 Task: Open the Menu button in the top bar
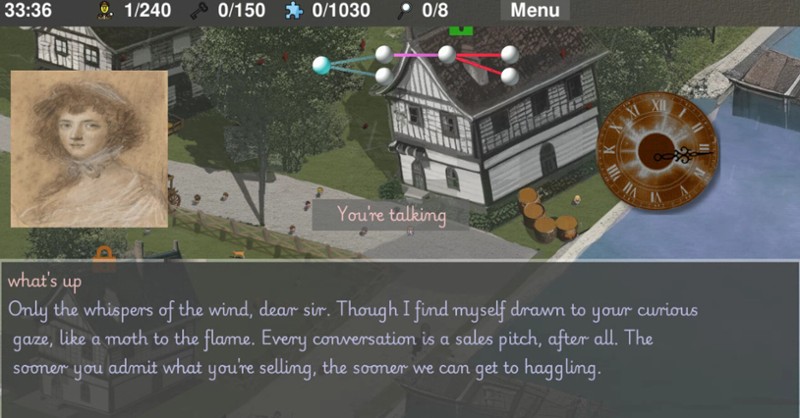point(535,11)
